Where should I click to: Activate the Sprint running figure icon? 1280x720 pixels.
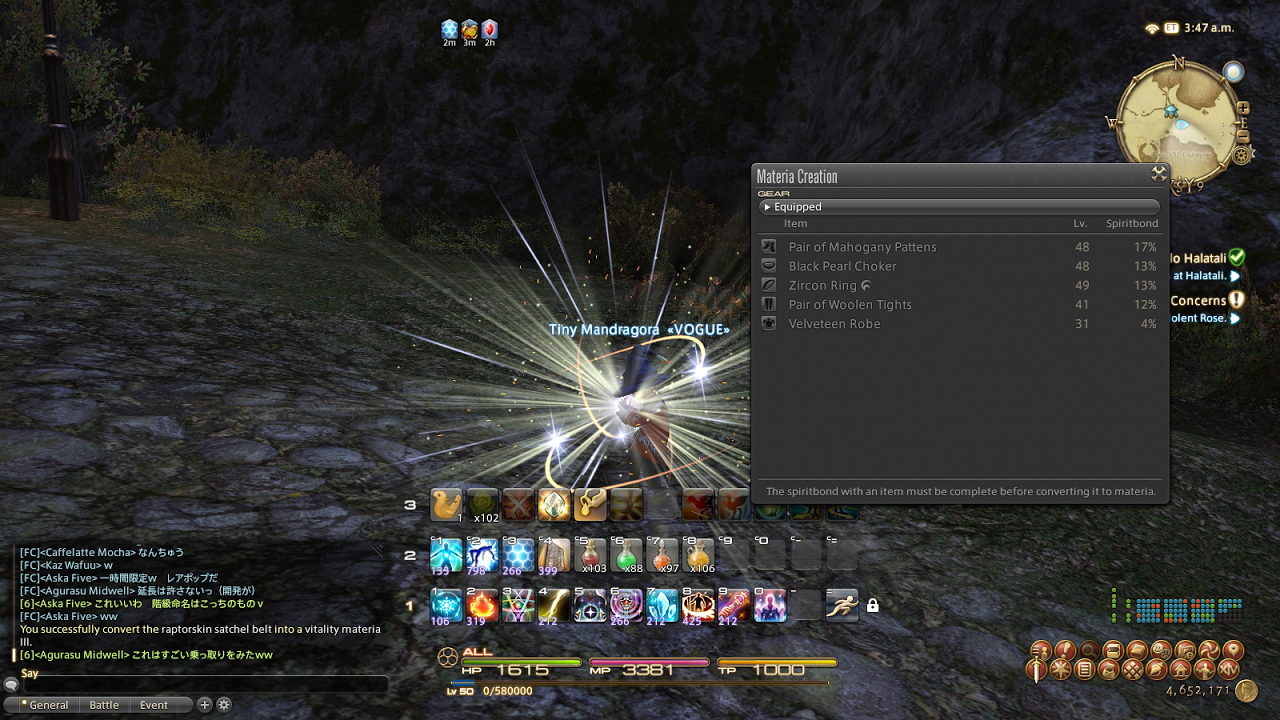point(842,605)
